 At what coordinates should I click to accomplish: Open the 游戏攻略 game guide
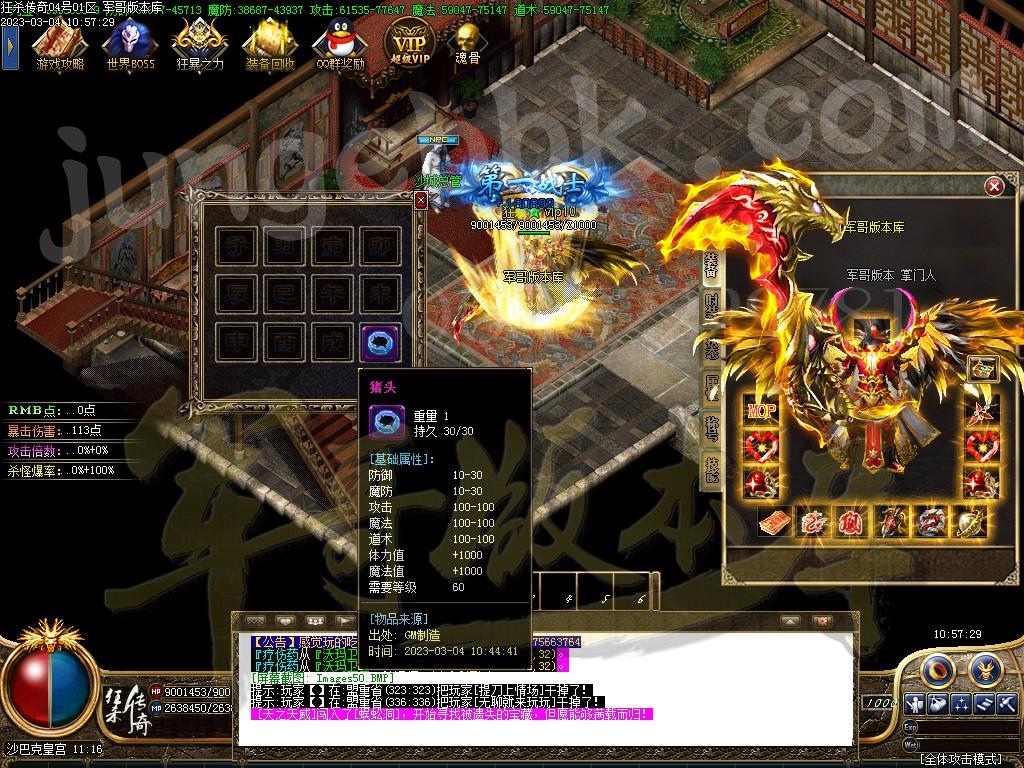(x=59, y=43)
